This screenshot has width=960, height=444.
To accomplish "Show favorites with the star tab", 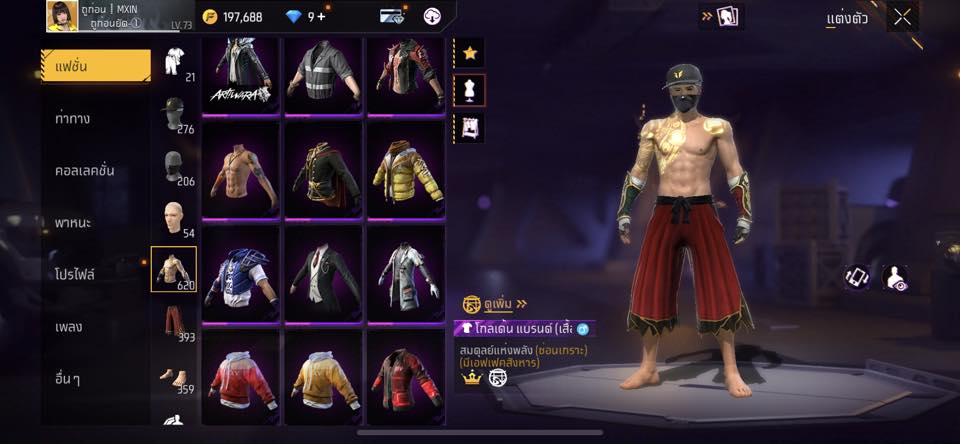I will [470, 53].
